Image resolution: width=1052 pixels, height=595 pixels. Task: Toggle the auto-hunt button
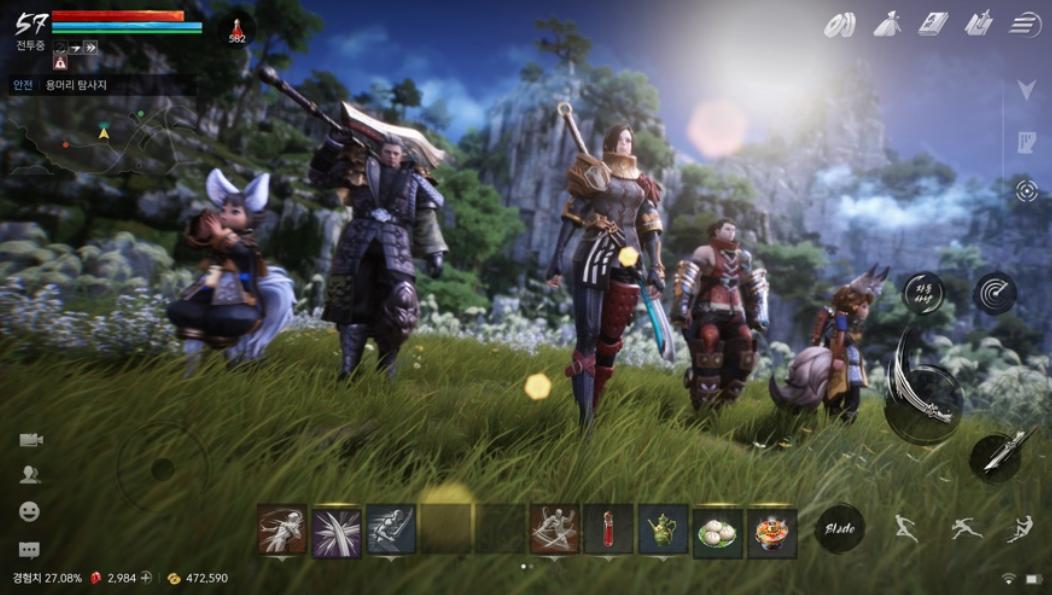tap(923, 293)
